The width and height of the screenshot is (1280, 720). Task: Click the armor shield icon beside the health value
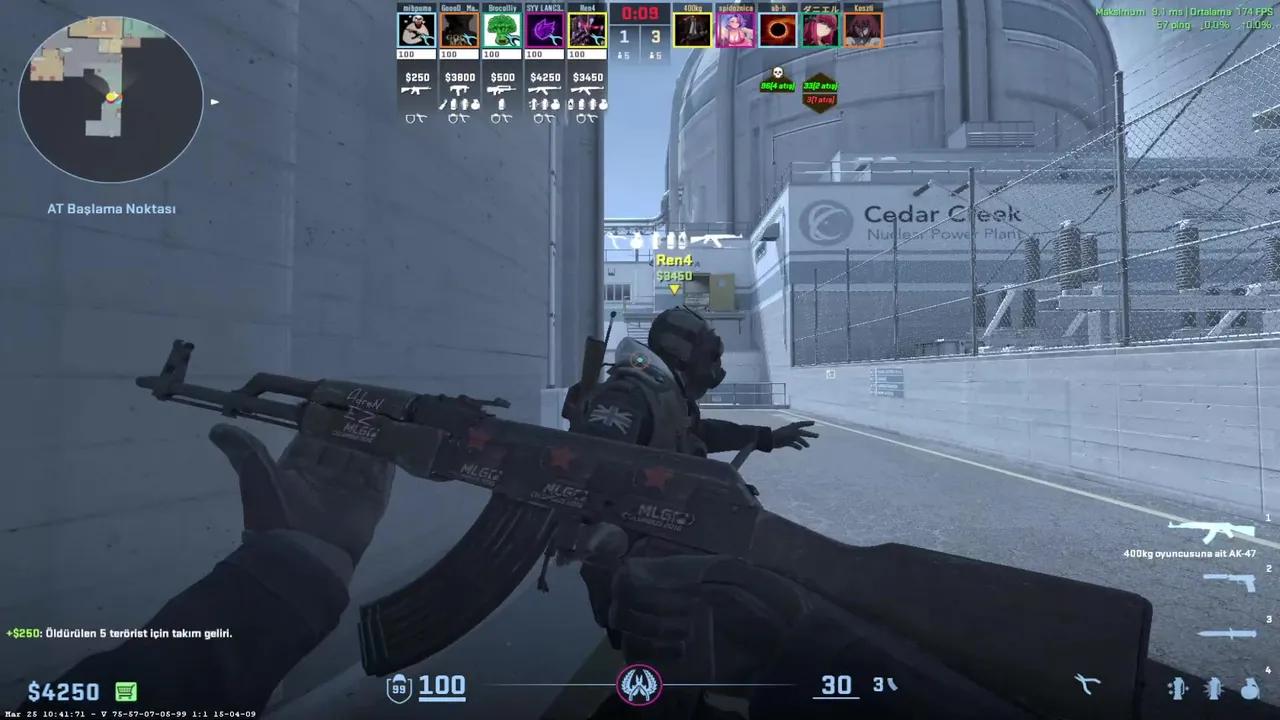pos(398,687)
